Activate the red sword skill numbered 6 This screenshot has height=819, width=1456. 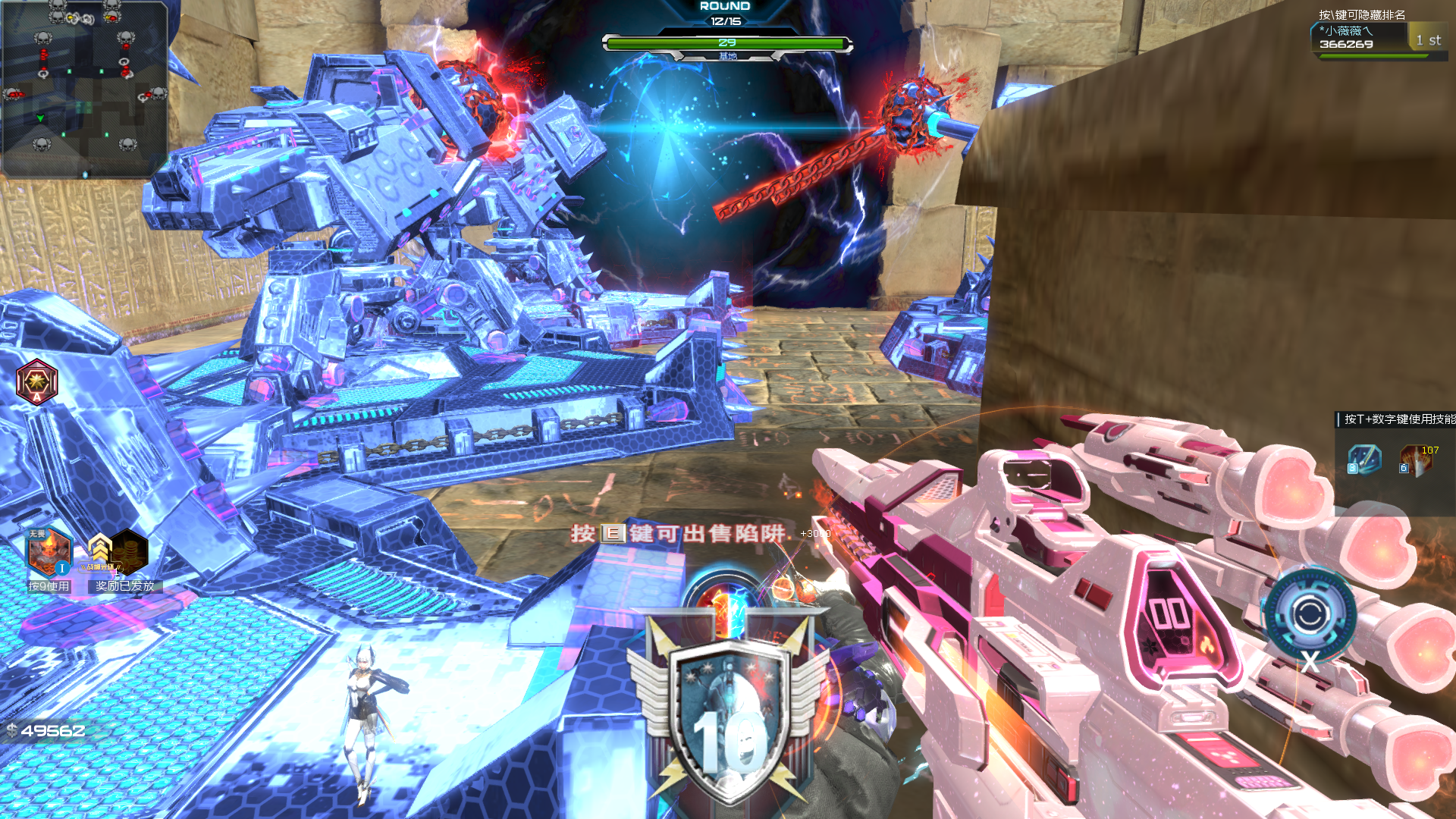click(1416, 460)
